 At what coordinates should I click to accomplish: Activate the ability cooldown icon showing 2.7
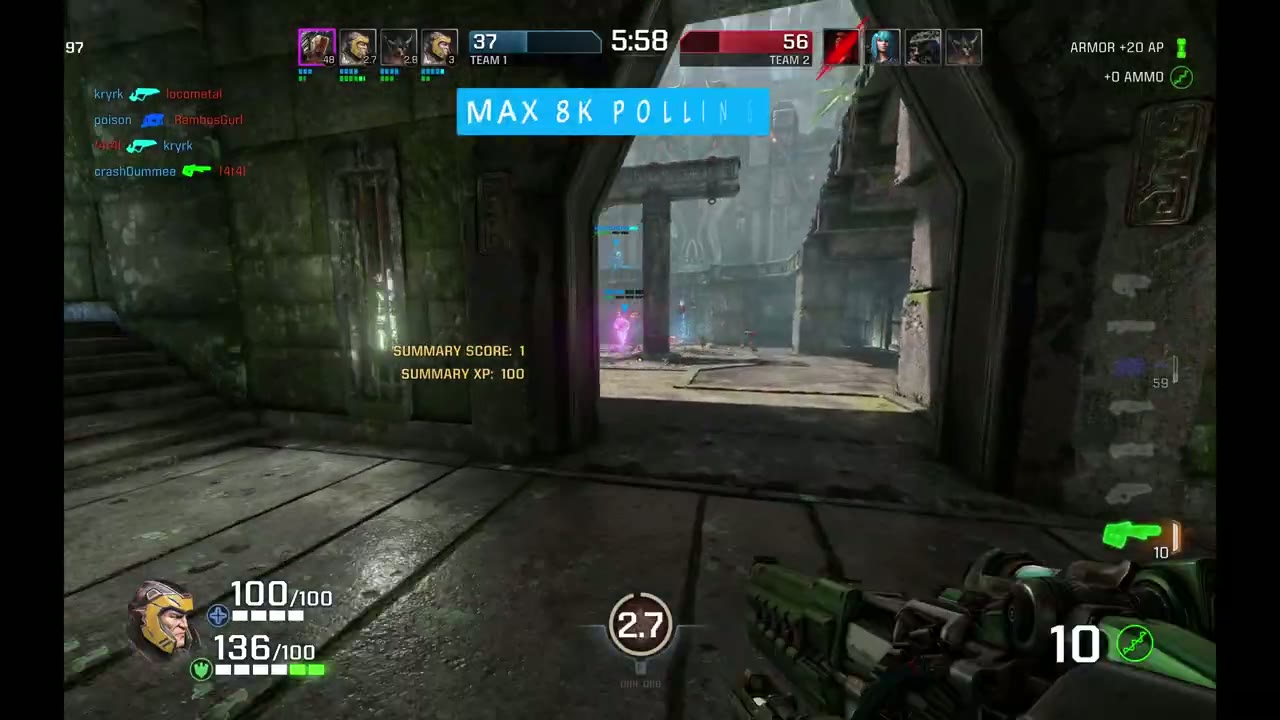640,625
